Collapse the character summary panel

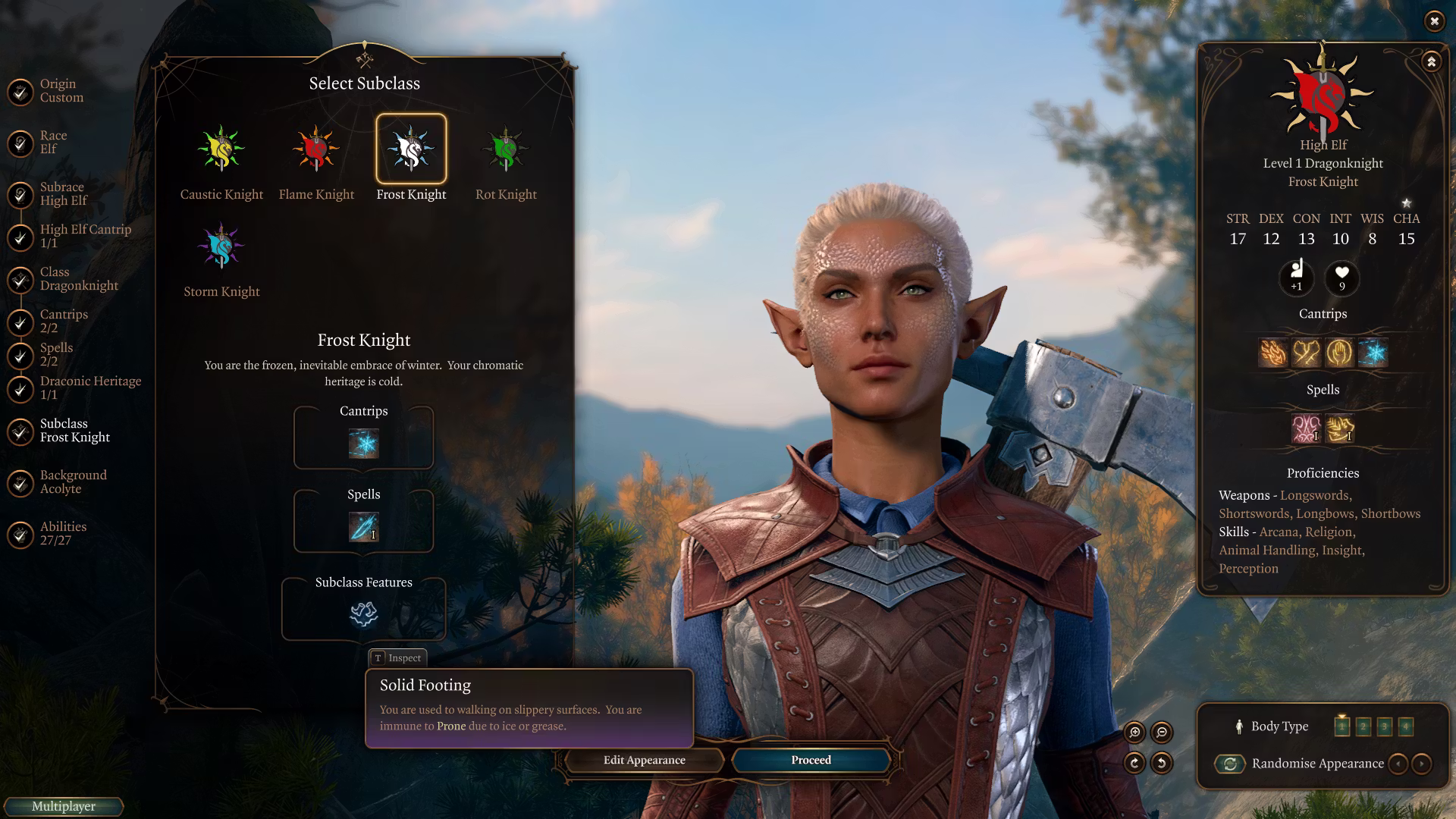tap(1431, 61)
